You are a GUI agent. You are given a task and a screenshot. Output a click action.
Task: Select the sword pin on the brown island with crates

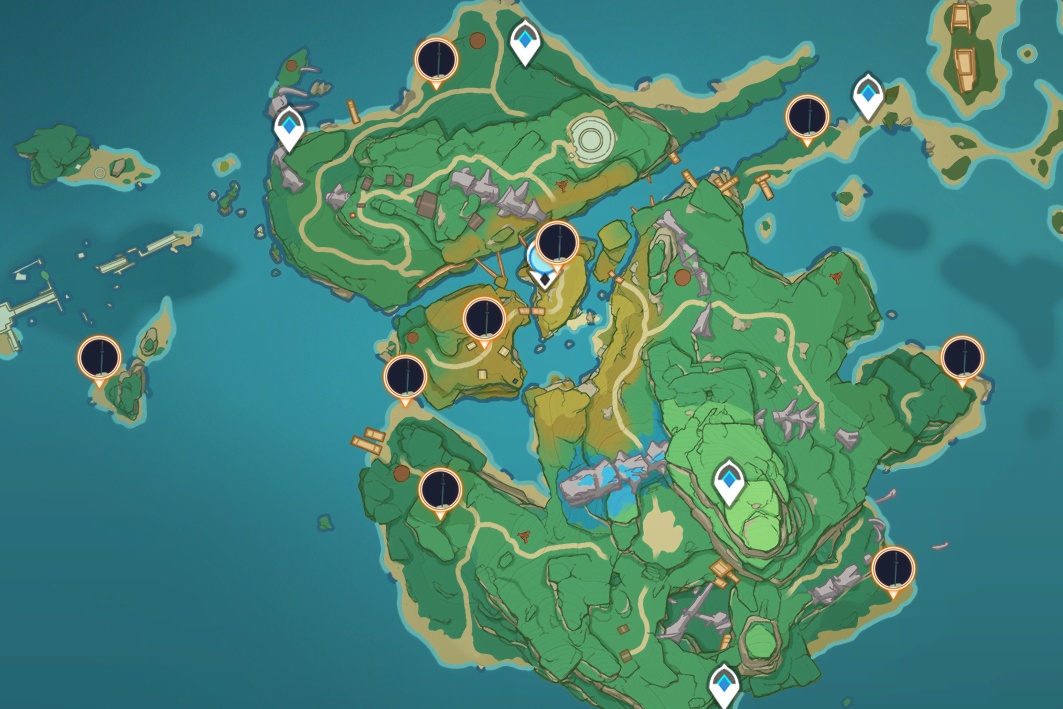[485, 320]
